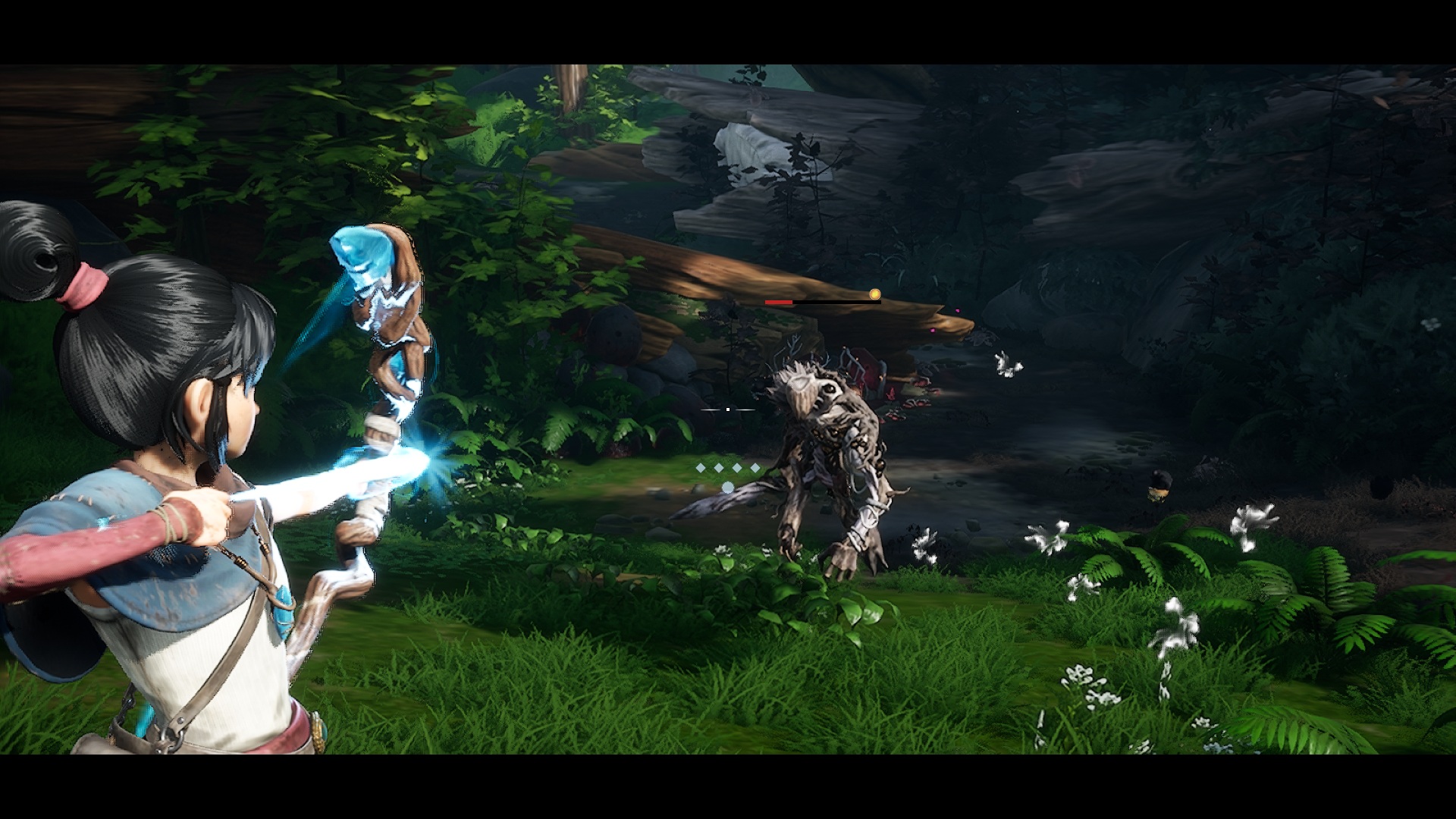Toggle the second courage diamond indicator

tap(720, 467)
